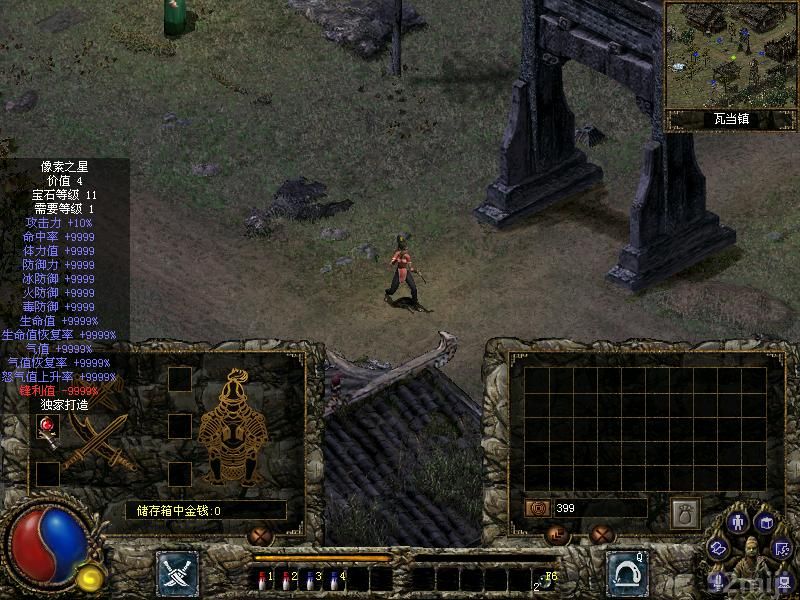800x600 pixels.
Task: Open the box-shaped icon in the round menu
Action: pos(765,522)
